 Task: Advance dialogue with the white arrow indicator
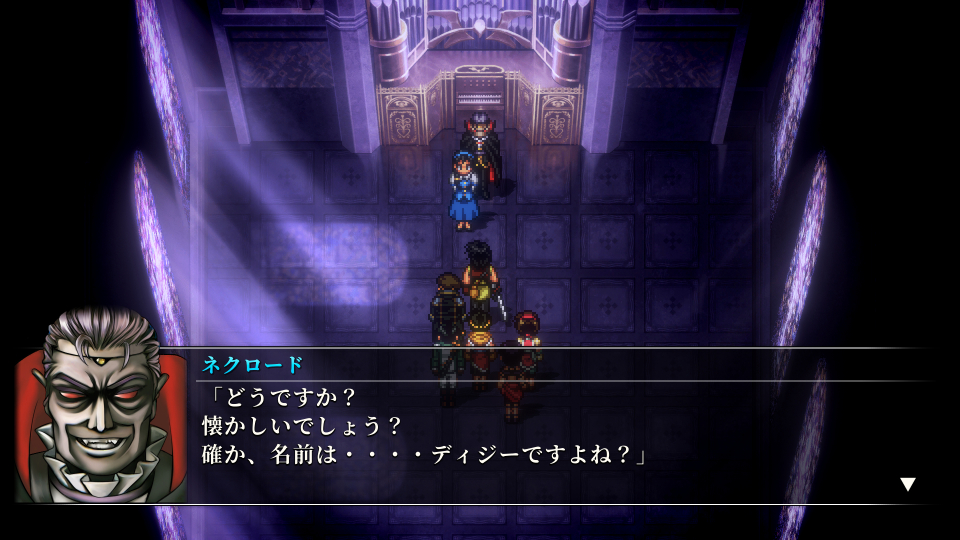pos(907,484)
